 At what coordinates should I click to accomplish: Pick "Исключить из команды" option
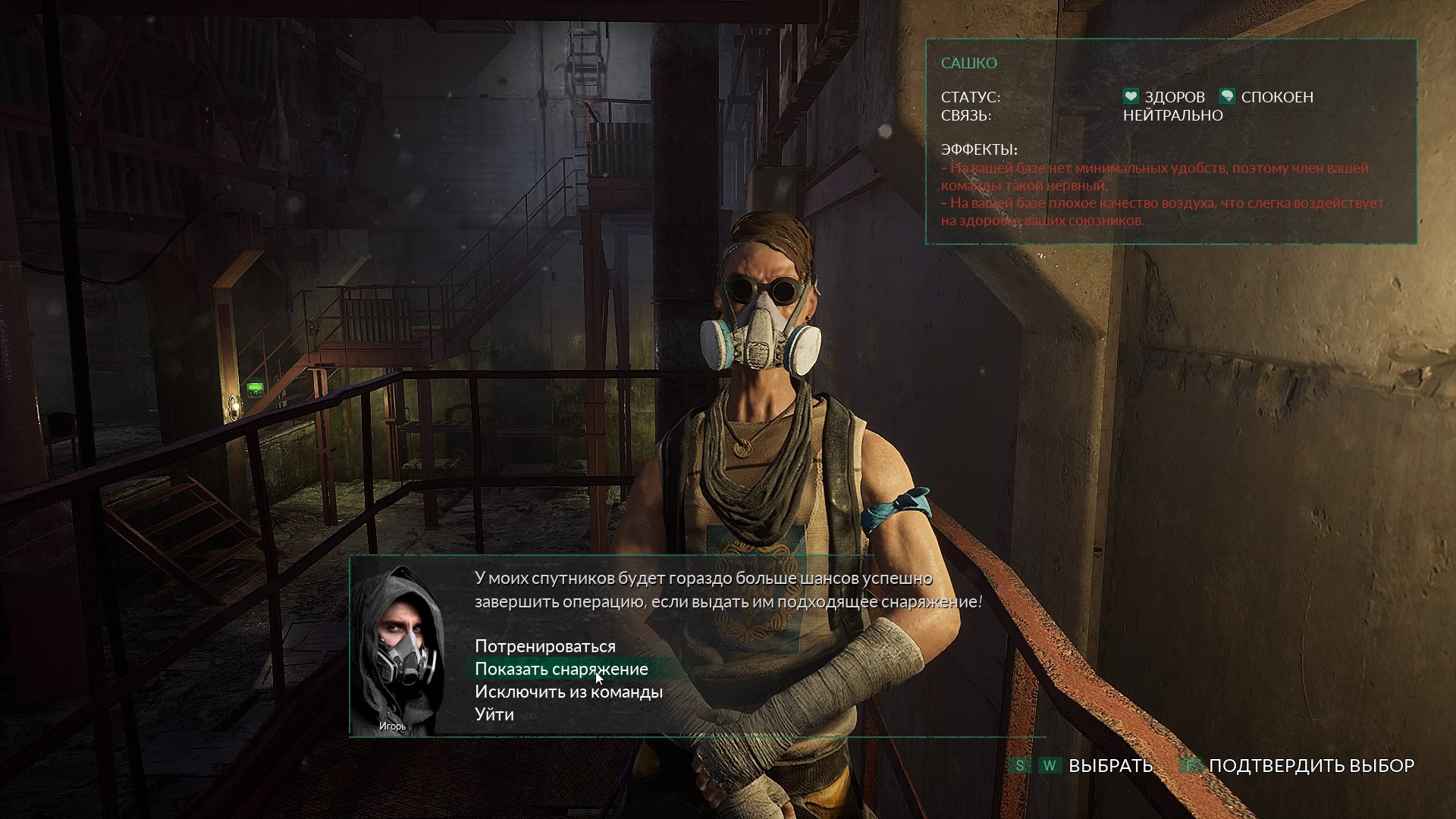coord(568,692)
